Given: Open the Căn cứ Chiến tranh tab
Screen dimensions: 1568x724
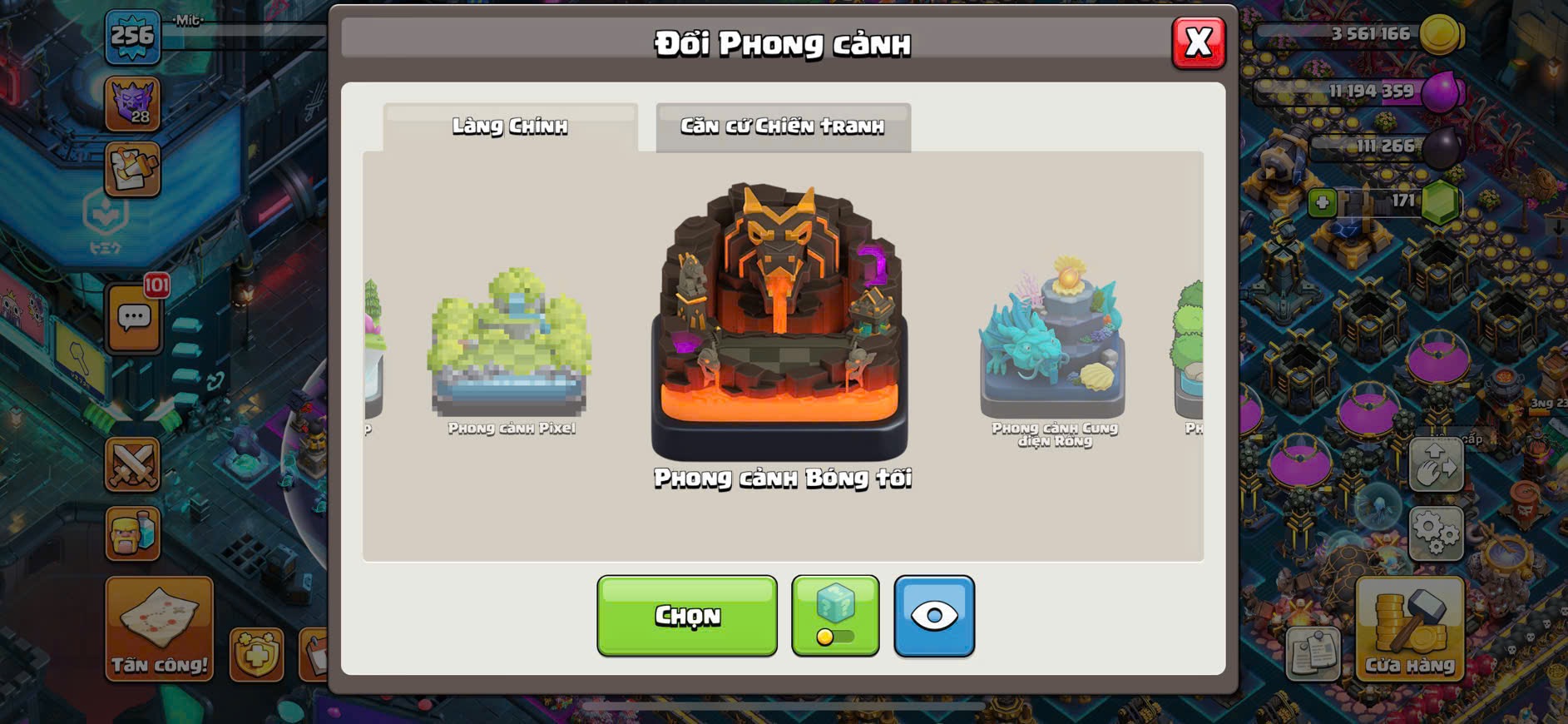Looking at the screenshot, I should [x=783, y=126].
